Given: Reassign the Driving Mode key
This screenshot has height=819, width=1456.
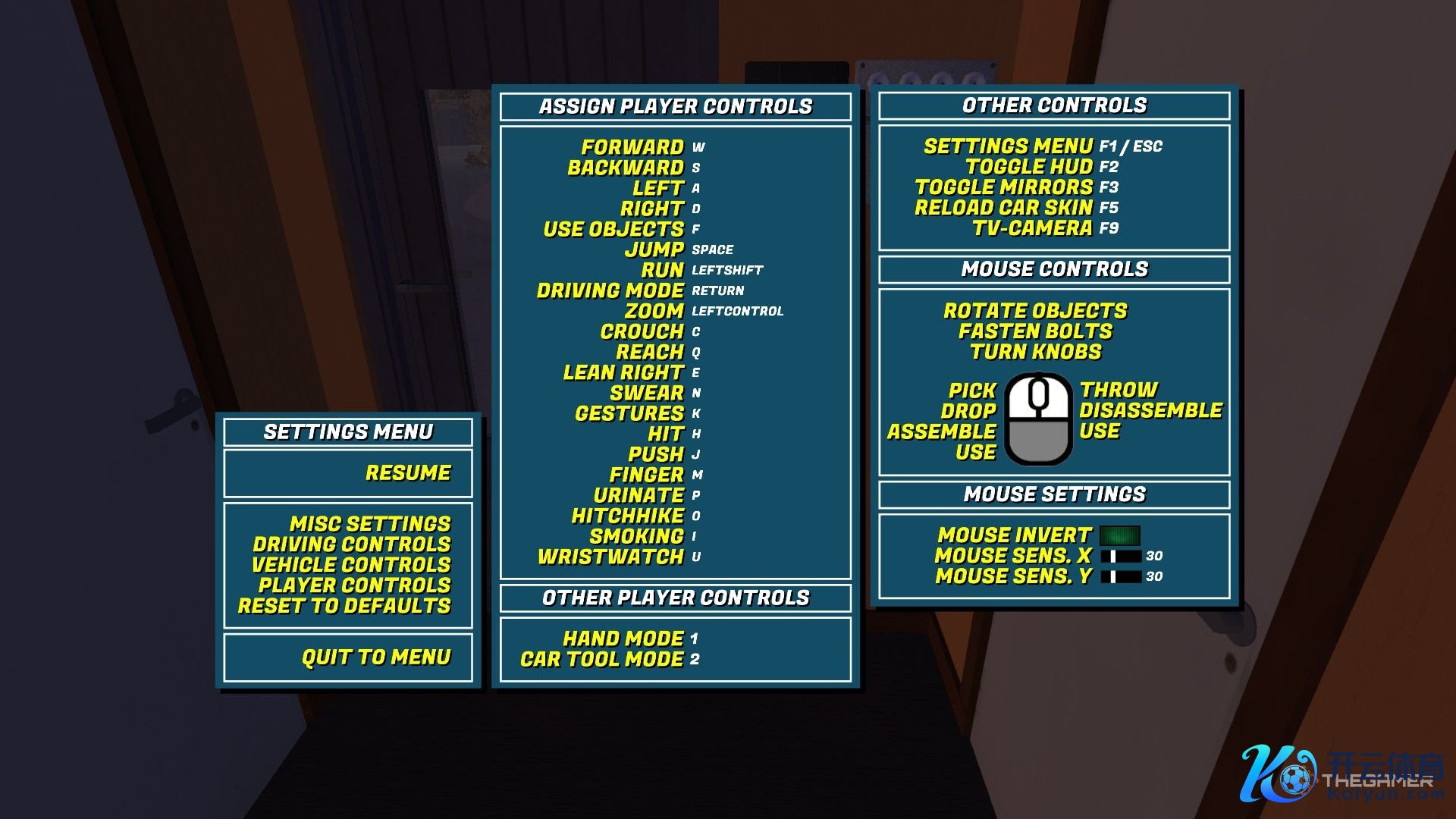Looking at the screenshot, I should pyautogui.click(x=717, y=291).
